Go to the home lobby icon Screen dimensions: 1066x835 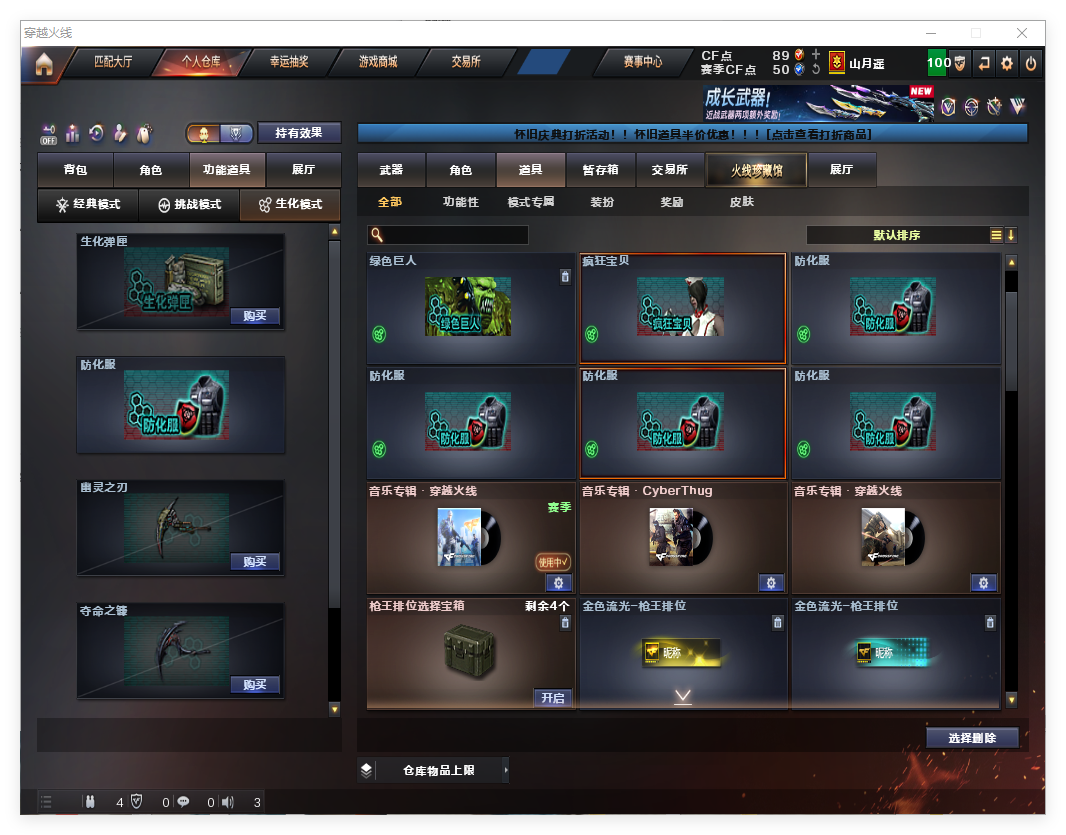coord(43,64)
